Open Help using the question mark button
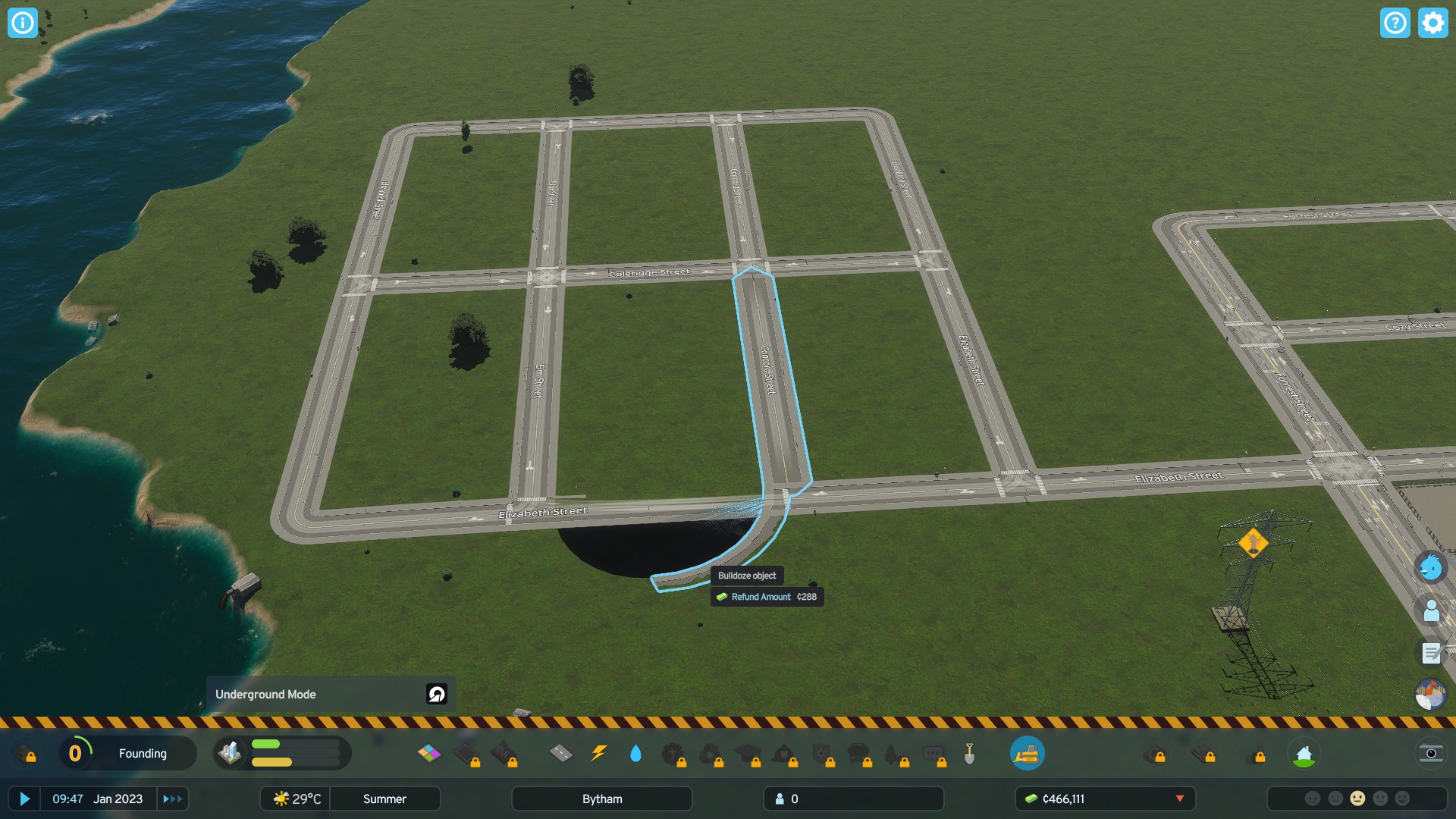This screenshot has width=1456, height=819. coord(1395,23)
